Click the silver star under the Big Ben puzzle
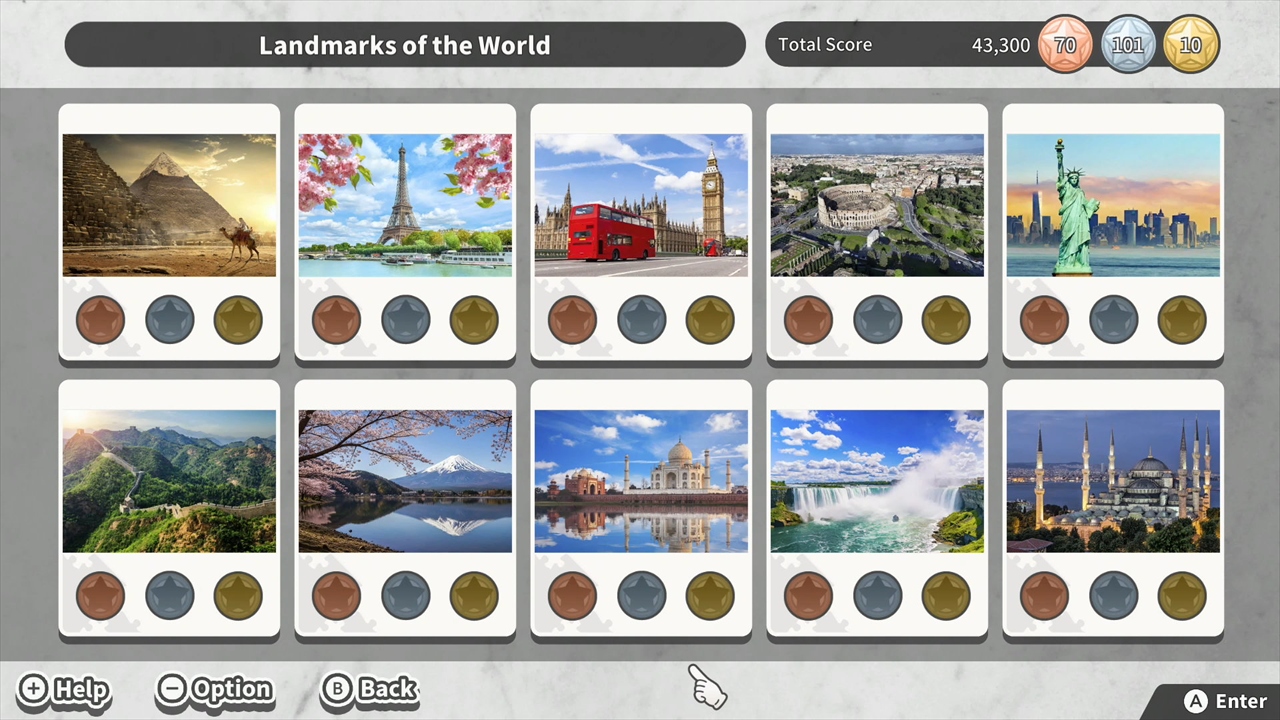Screen dimensions: 1280x720 click(x=641, y=318)
